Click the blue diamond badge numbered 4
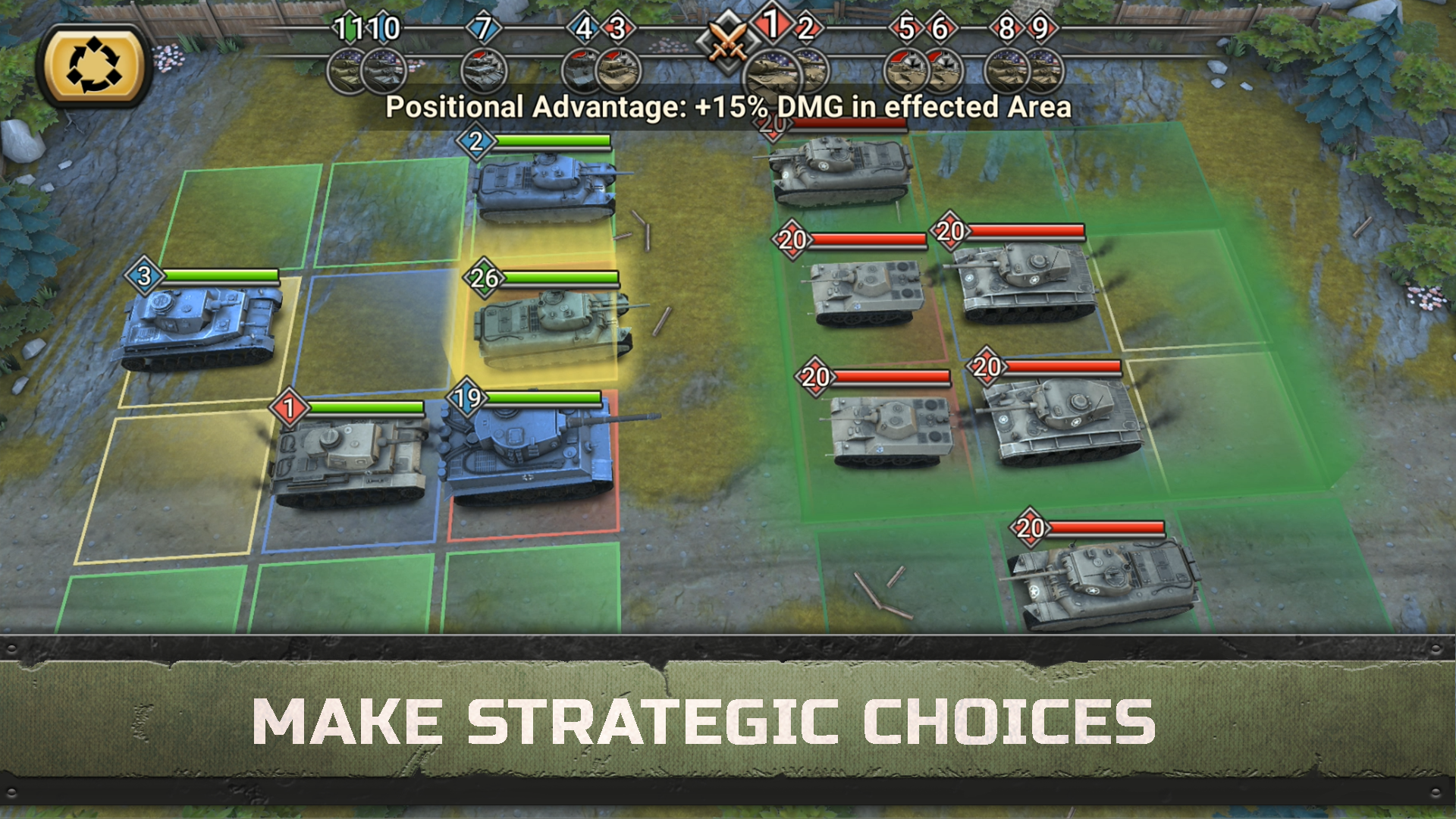 click(x=583, y=29)
